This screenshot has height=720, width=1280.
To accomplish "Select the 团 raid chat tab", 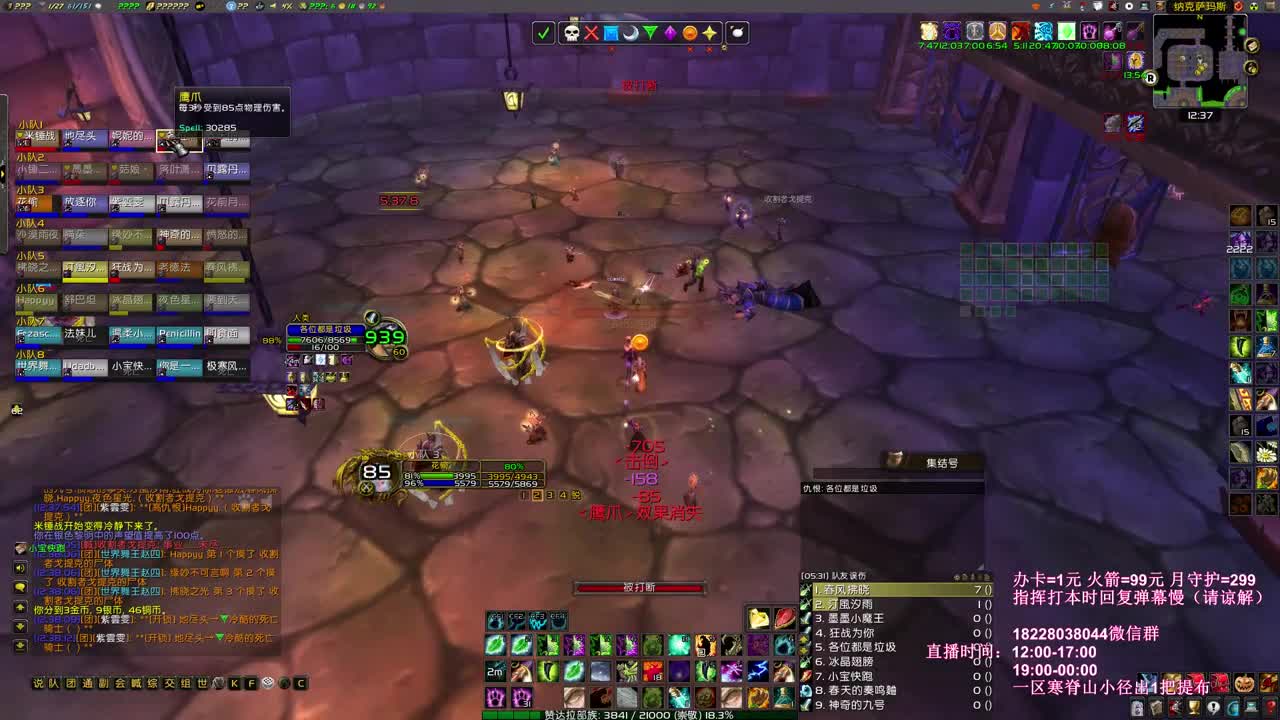I will click(x=70, y=686).
